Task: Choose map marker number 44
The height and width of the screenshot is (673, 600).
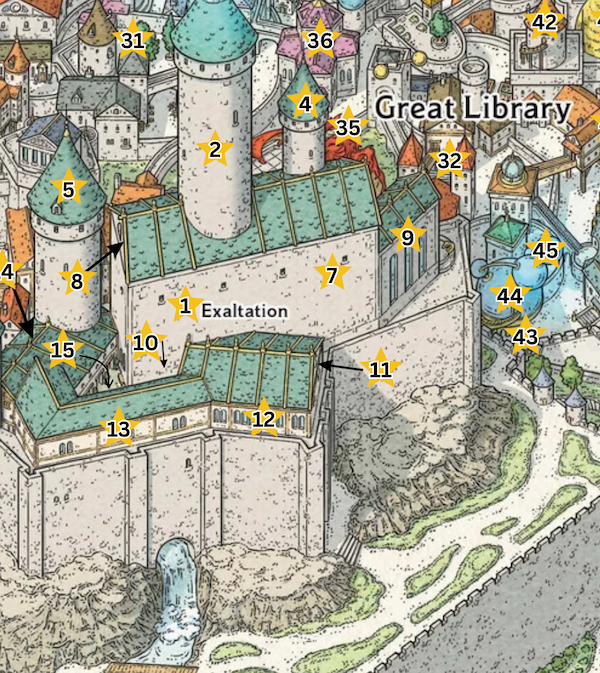Action: tap(510, 296)
